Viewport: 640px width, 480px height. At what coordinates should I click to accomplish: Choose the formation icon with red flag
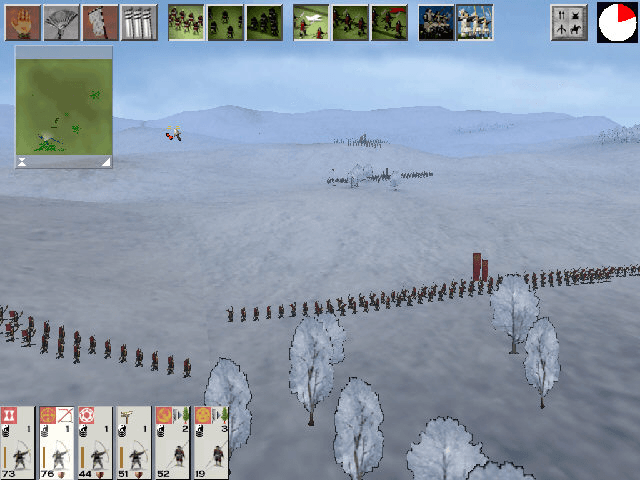[x=389, y=22]
